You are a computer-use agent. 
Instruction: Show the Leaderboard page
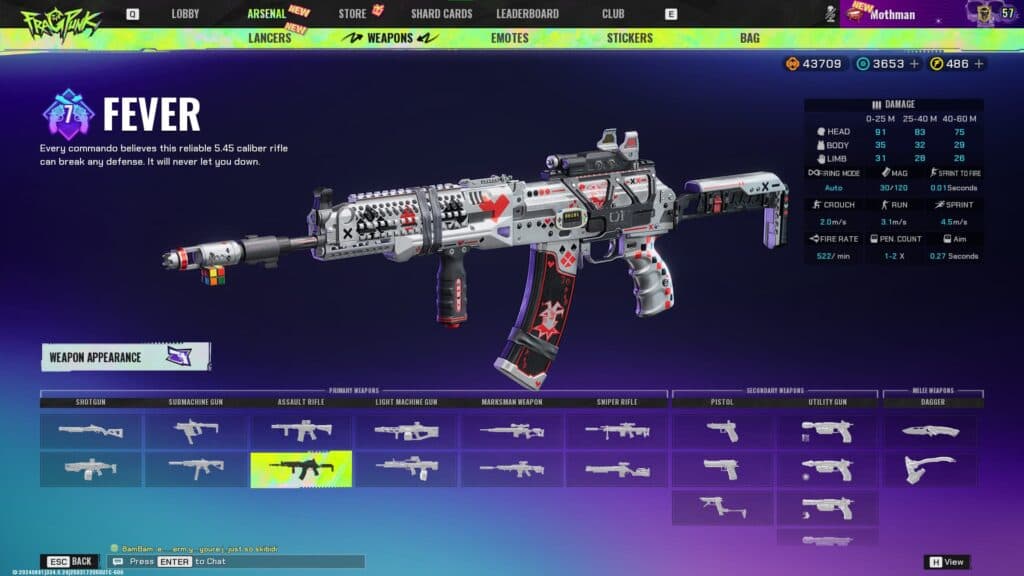(527, 14)
